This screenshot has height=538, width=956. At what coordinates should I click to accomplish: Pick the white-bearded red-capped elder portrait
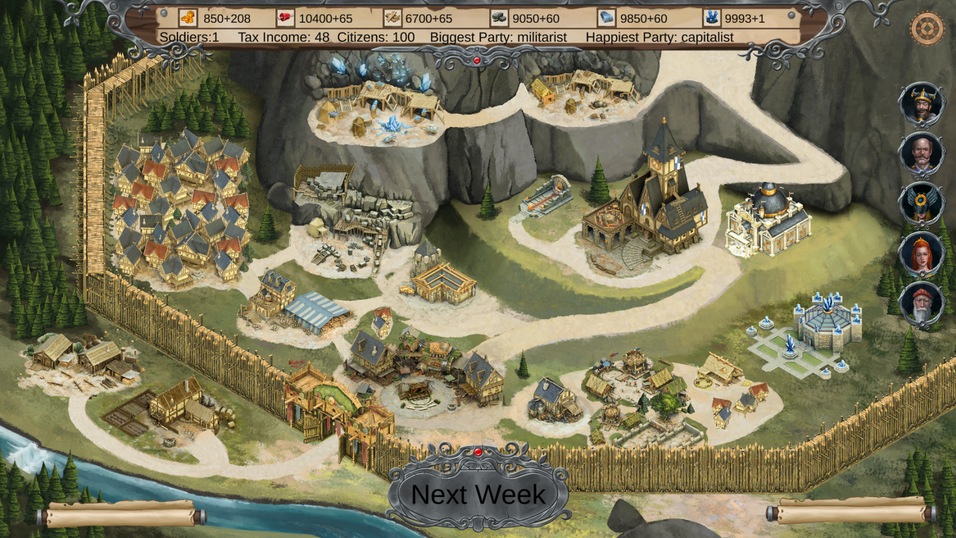coord(921,303)
